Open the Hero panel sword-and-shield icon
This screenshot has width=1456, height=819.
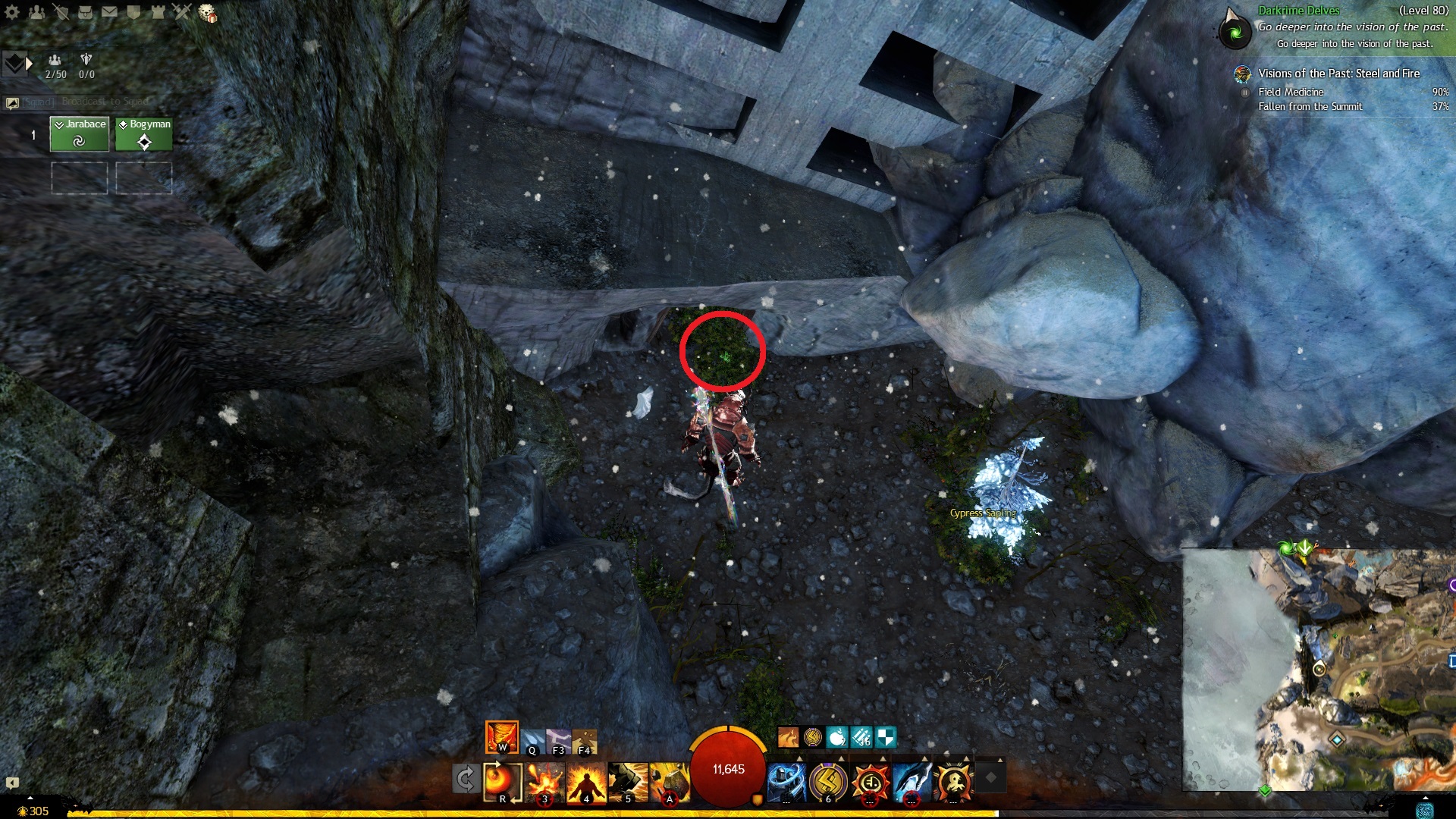click(x=61, y=11)
